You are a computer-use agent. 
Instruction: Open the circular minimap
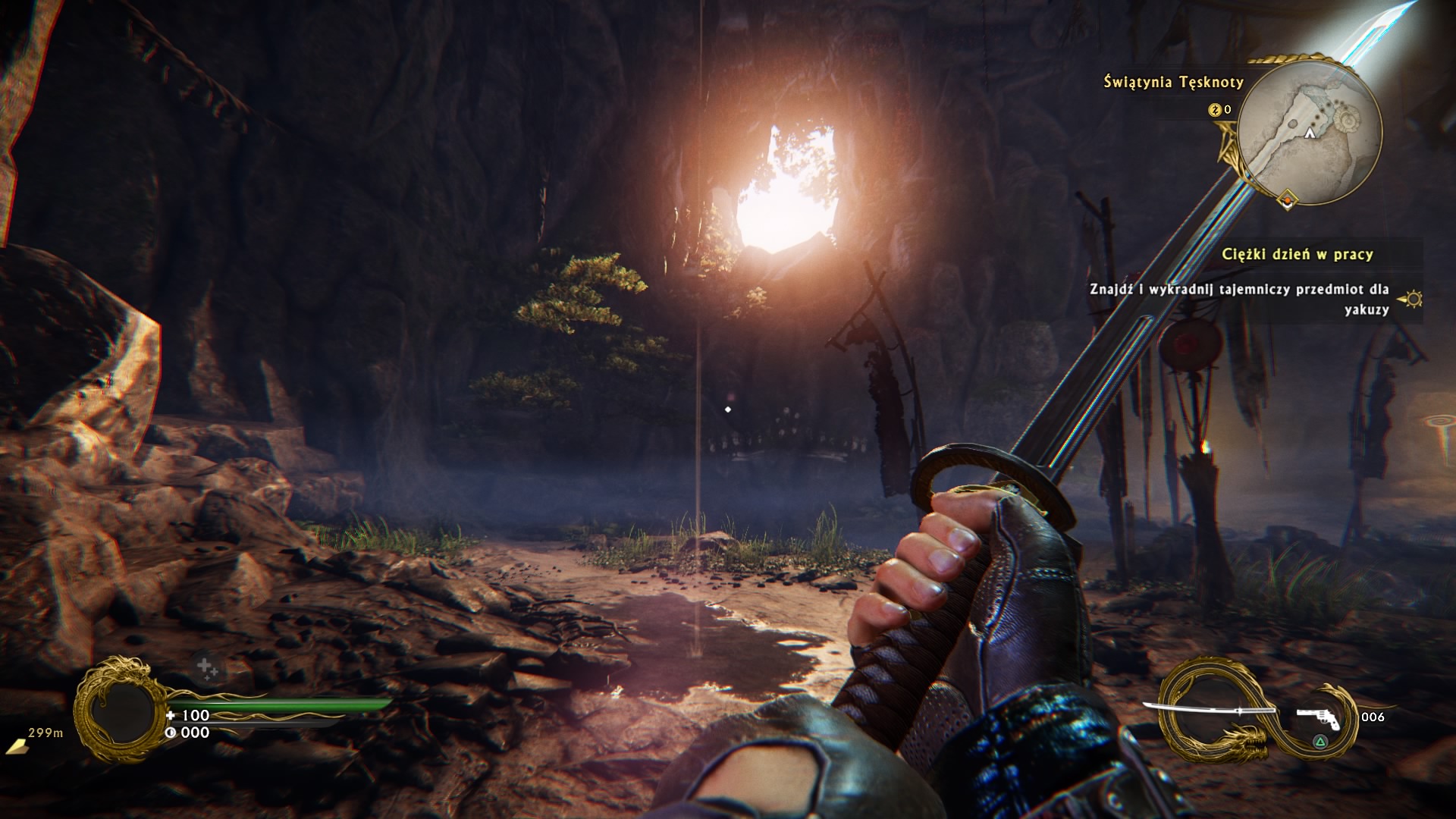pos(1313,132)
